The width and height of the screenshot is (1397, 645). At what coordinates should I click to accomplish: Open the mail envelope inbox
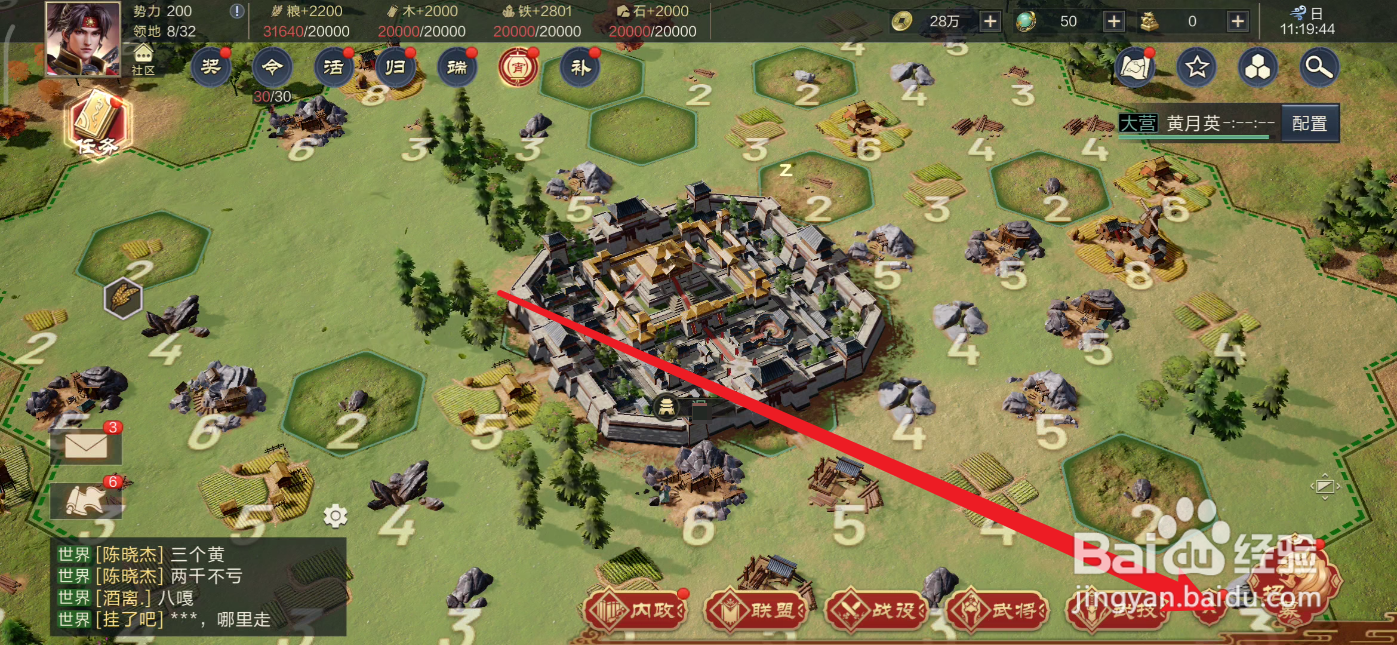(x=86, y=447)
